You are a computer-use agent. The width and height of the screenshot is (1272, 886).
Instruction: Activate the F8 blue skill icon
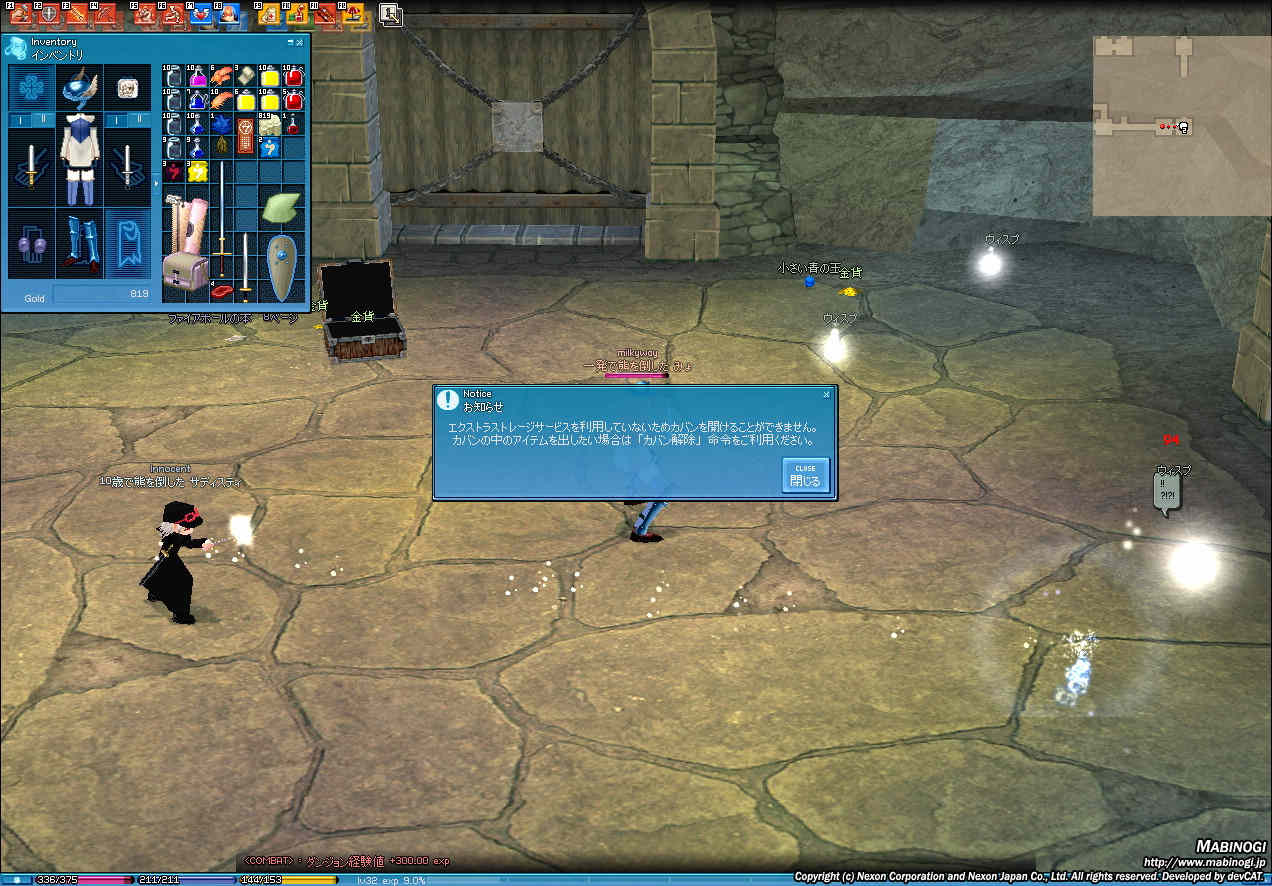coord(227,14)
